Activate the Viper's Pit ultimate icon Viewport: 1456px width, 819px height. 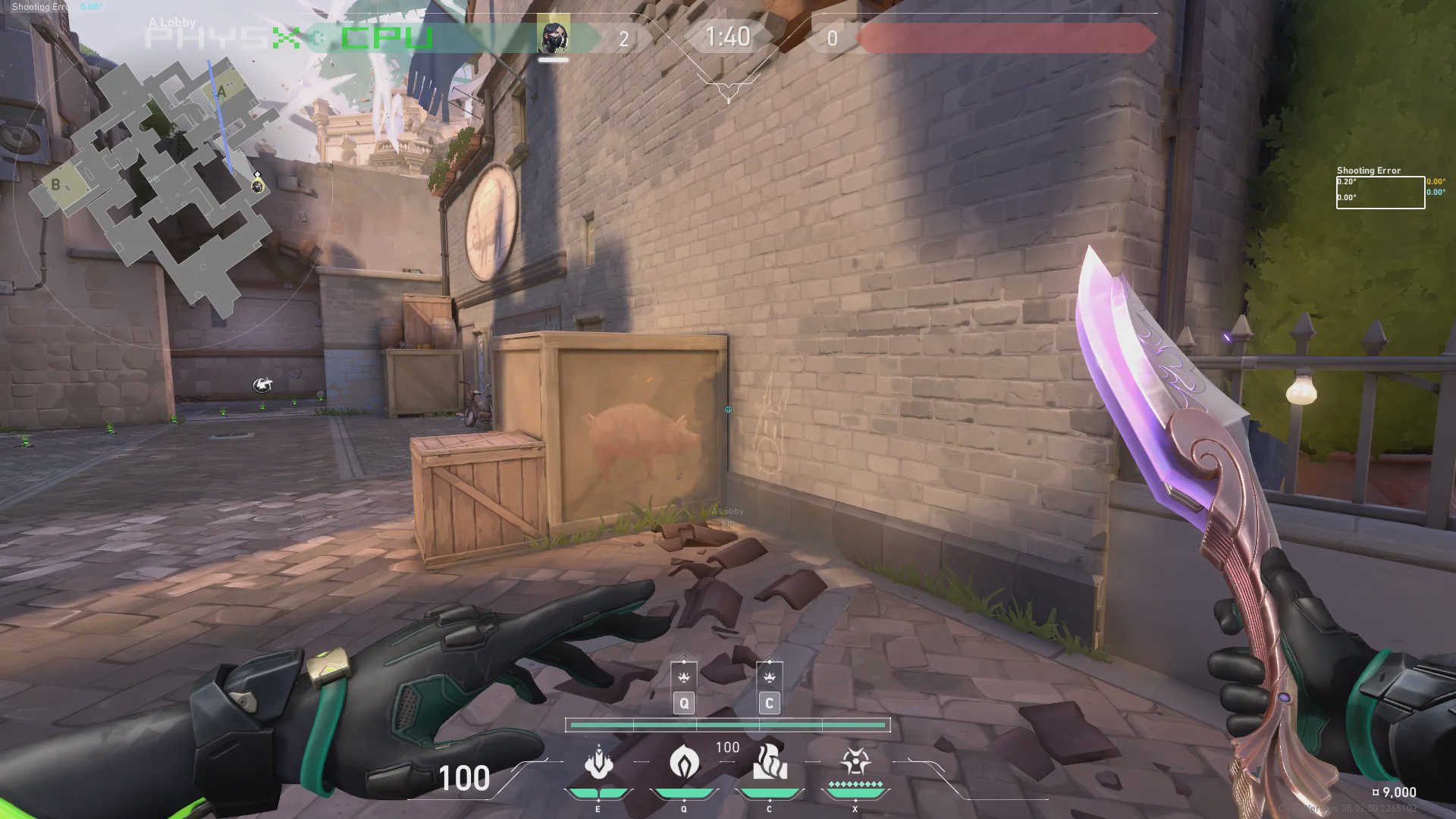(855, 762)
